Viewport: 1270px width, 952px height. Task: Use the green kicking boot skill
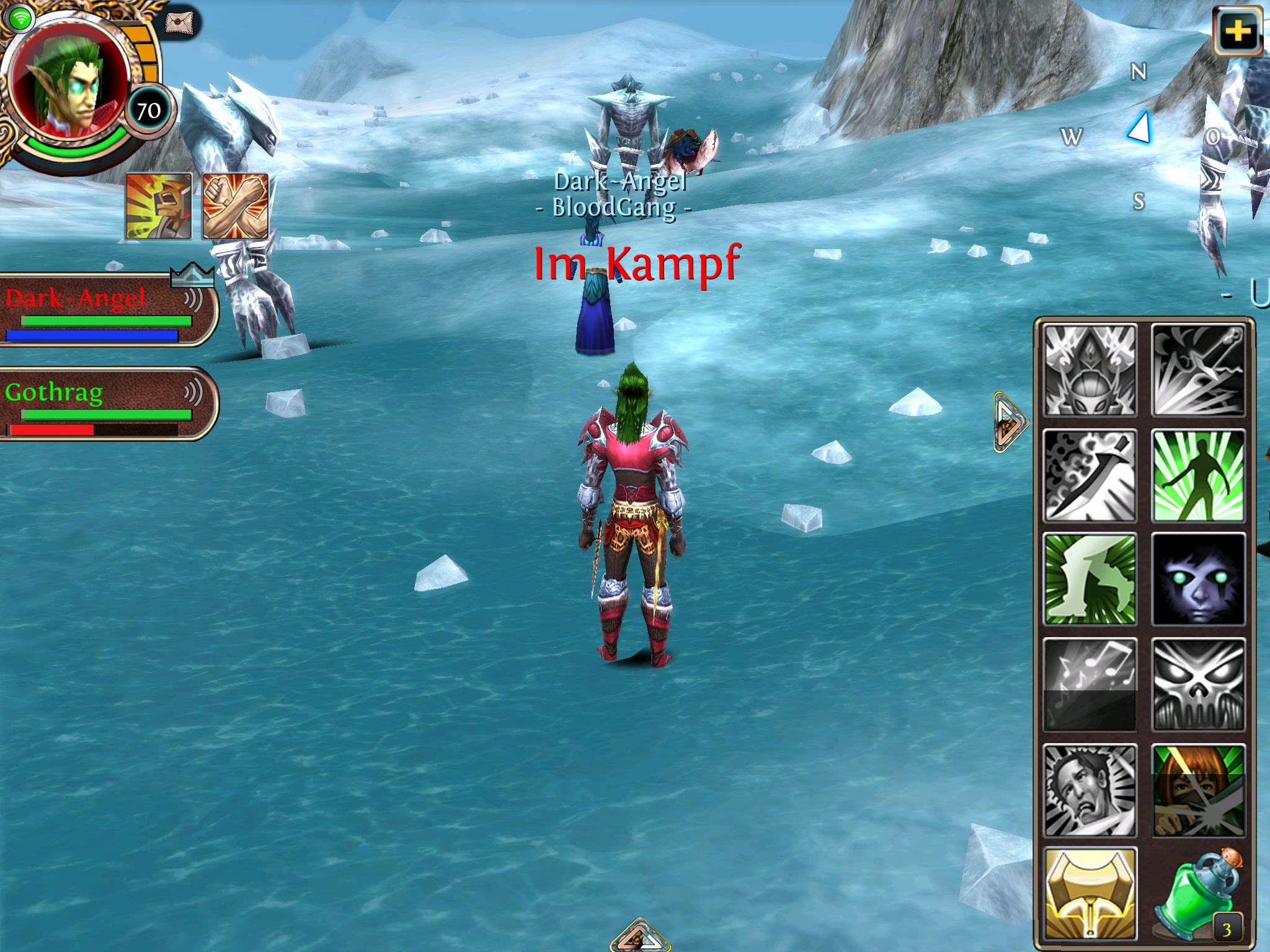1090,580
